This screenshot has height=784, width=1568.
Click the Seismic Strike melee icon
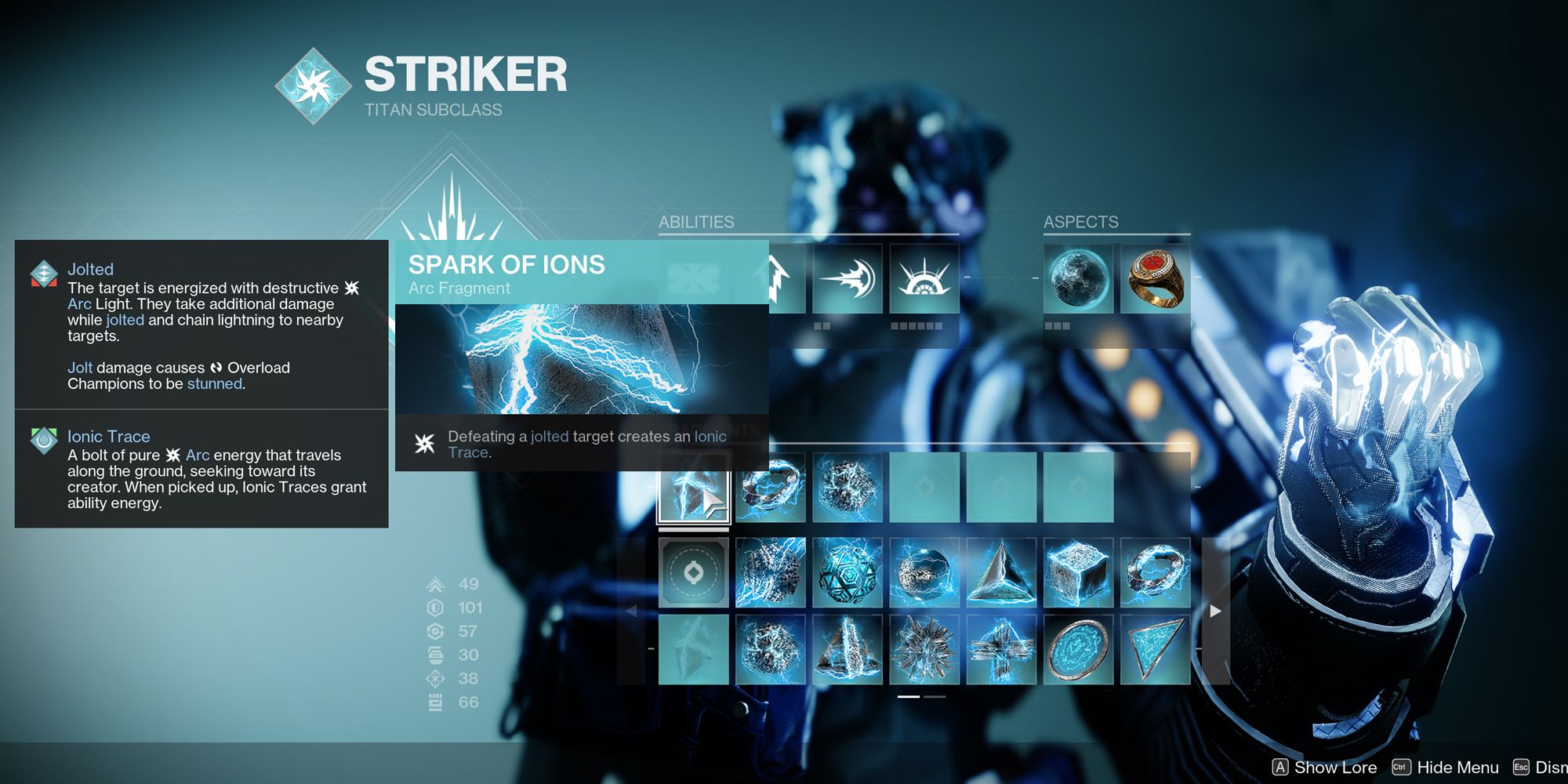(x=848, y=280)
